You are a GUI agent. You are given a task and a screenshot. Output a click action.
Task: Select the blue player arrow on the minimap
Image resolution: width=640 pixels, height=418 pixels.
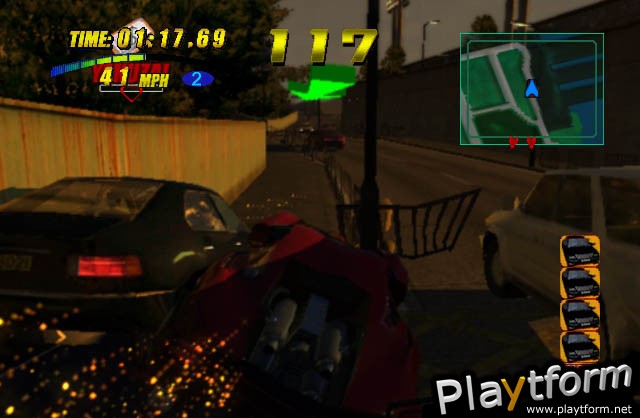click(532, 89)
